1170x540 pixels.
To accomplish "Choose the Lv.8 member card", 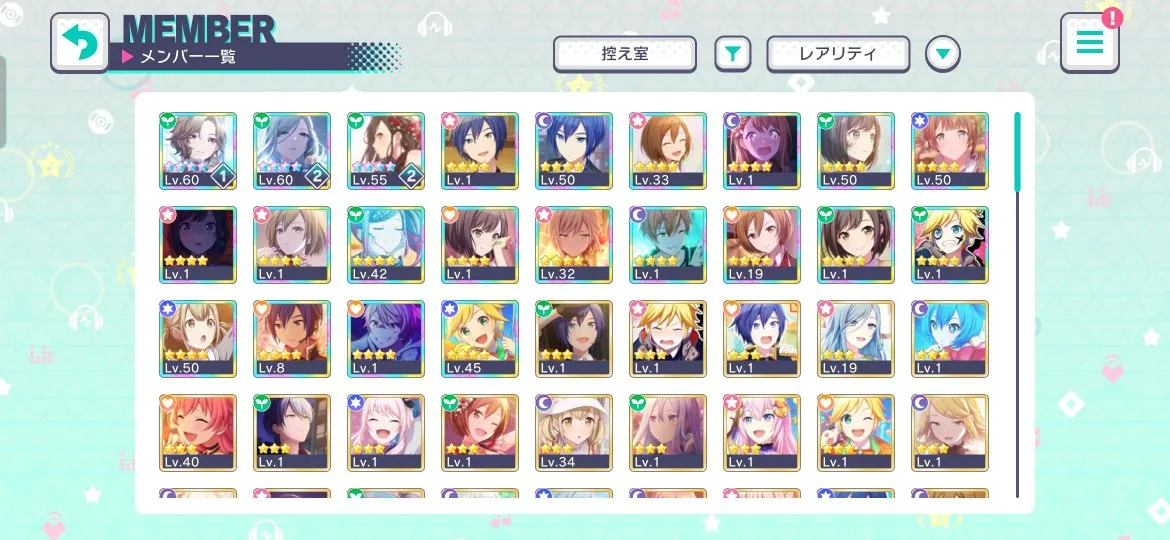I will point(292,339).
